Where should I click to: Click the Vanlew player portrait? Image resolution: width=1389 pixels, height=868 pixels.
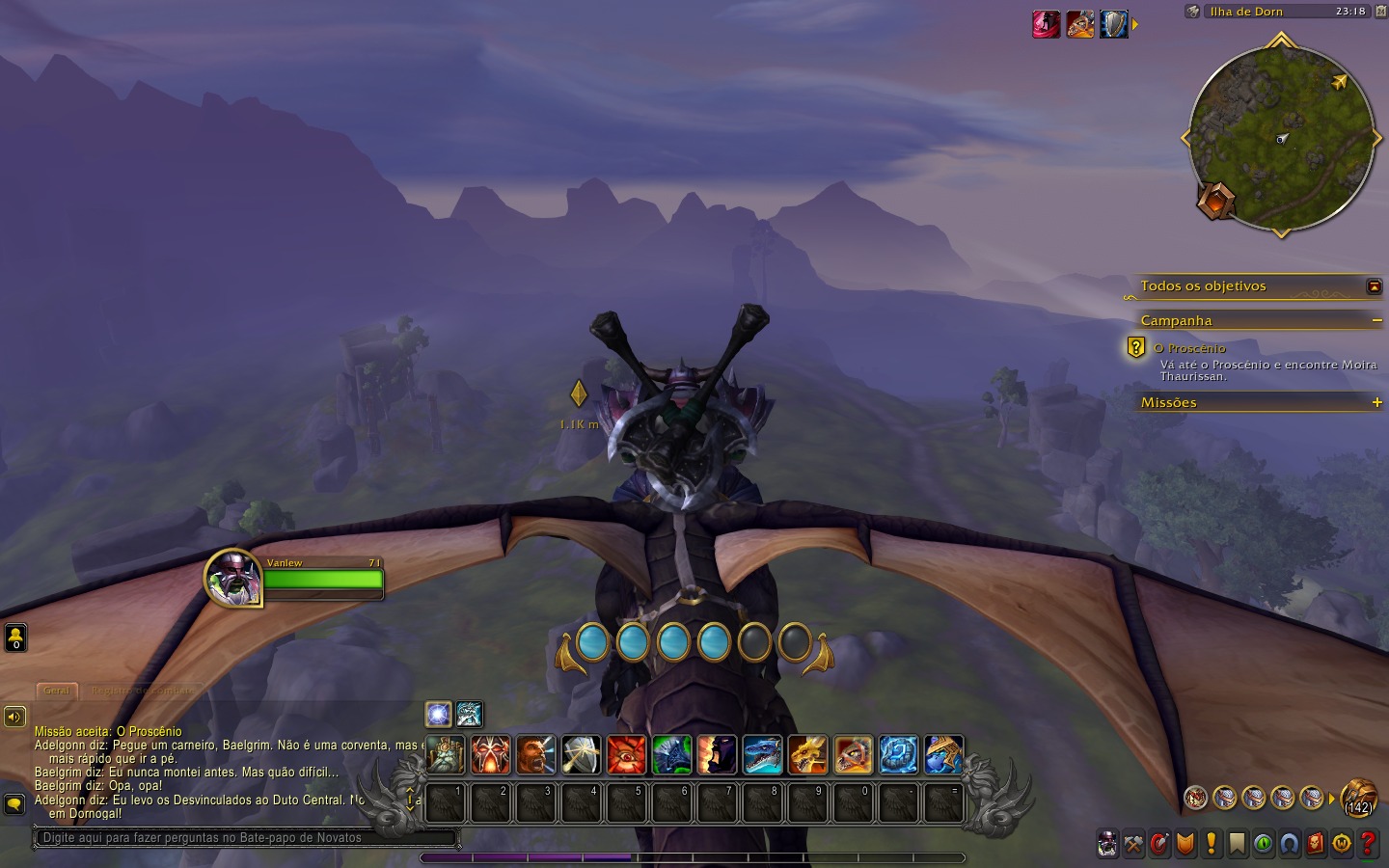point(233,578)
